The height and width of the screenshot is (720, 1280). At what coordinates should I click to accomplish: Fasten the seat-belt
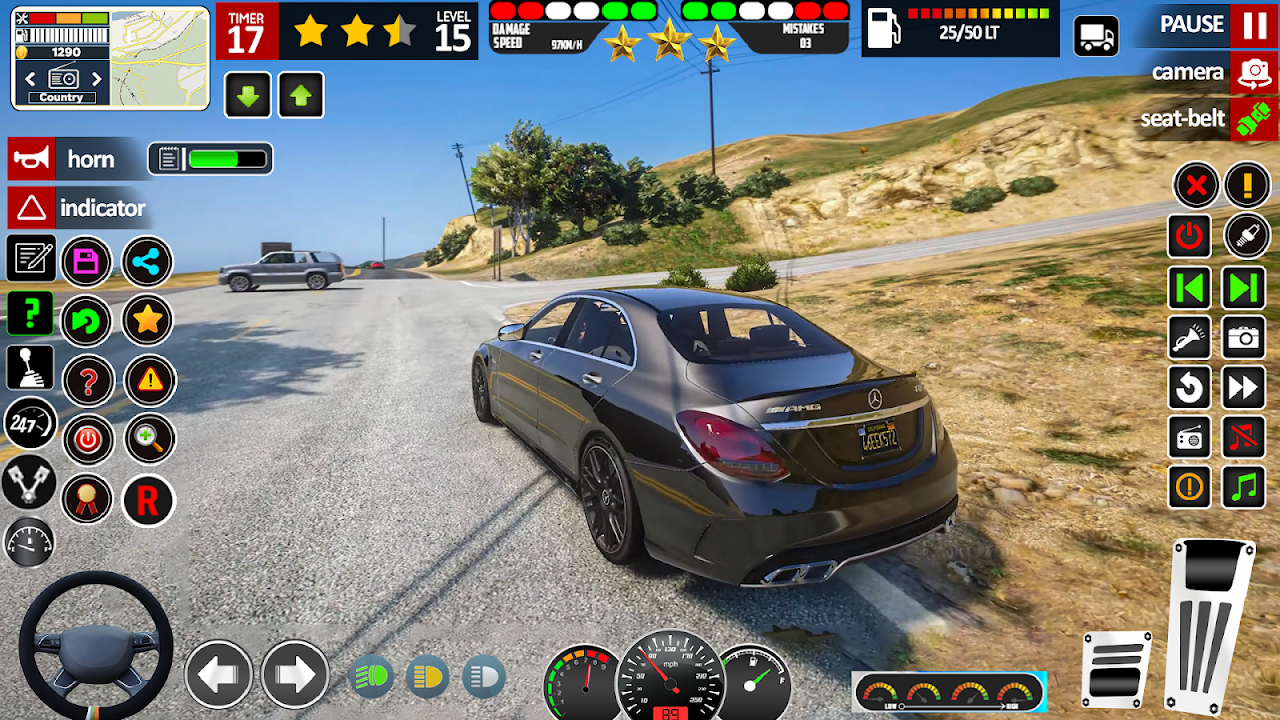pyautogui.click(x=1254, y=119)
